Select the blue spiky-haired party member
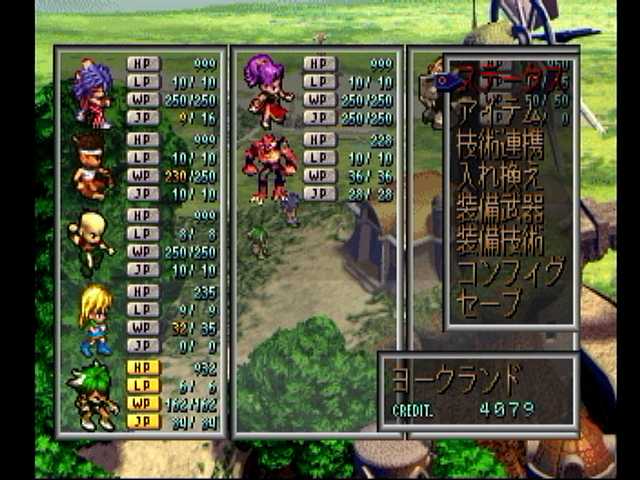This screenshot has height=480, width=640. 92,92
